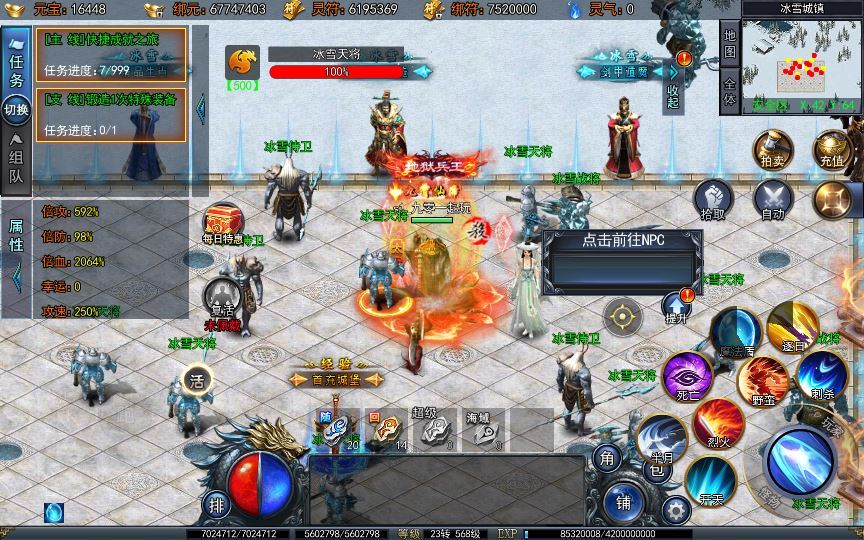Click the 切换 switch button

(16, 109)
